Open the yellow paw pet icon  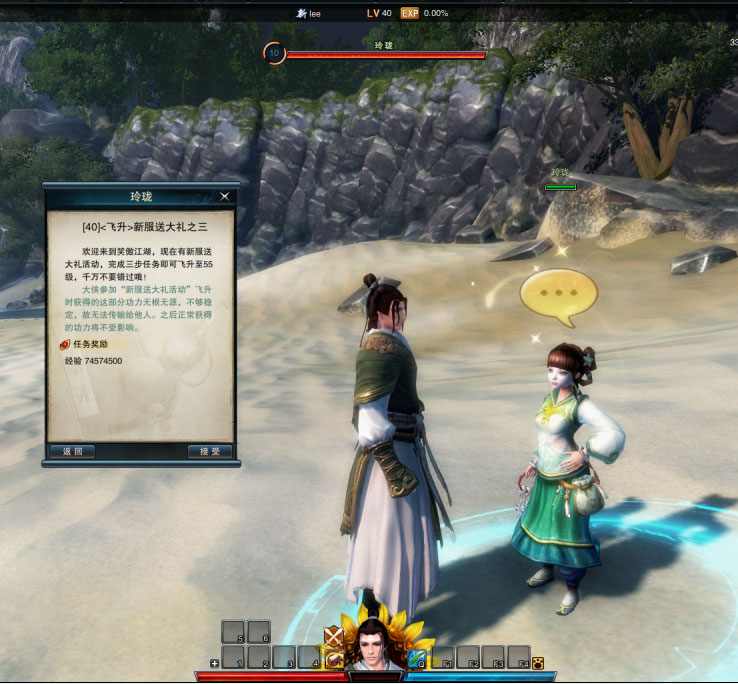[x=538, y=662]
